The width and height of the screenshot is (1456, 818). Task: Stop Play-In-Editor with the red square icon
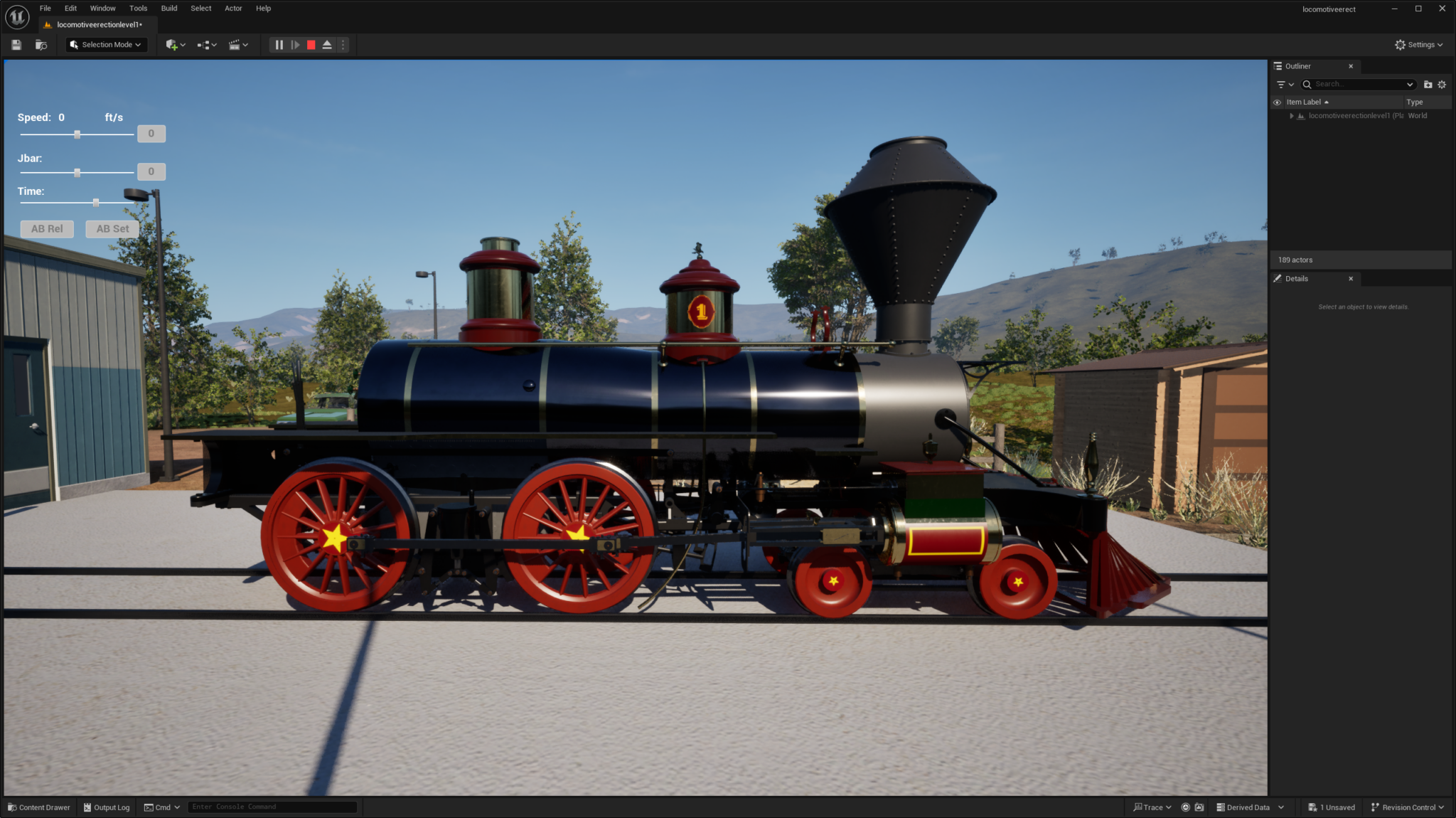(x=311, y=44)
